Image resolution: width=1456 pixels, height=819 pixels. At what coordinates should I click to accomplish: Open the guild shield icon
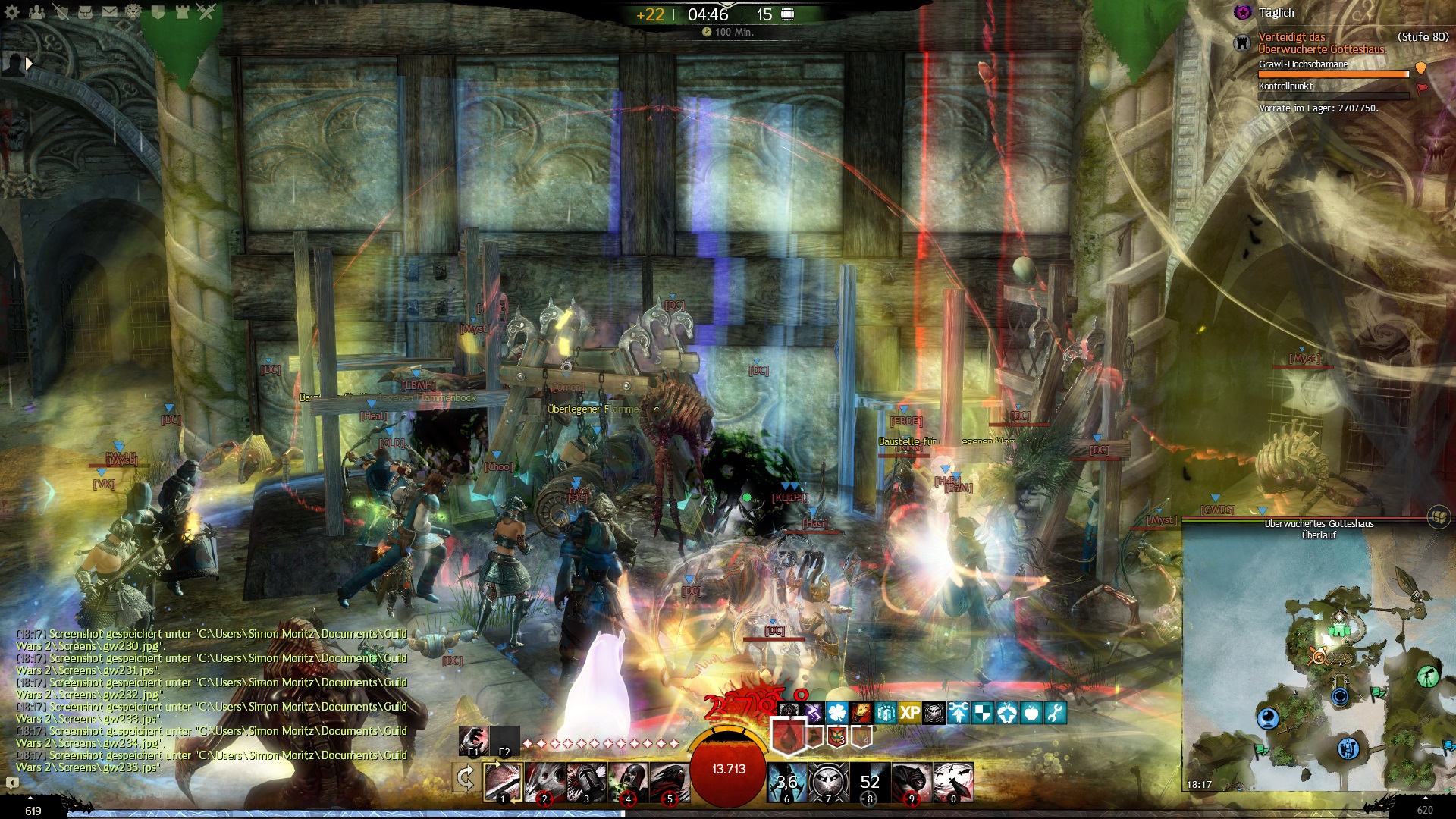pyautogui.click(x=158, y=12)
